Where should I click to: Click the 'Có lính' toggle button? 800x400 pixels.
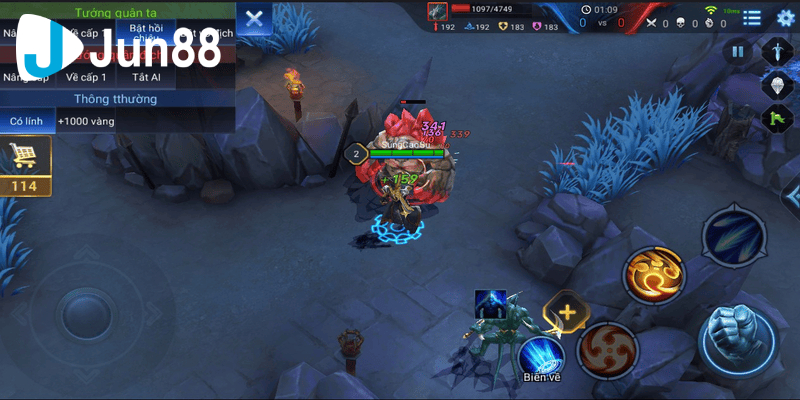(x=27, y=121)
